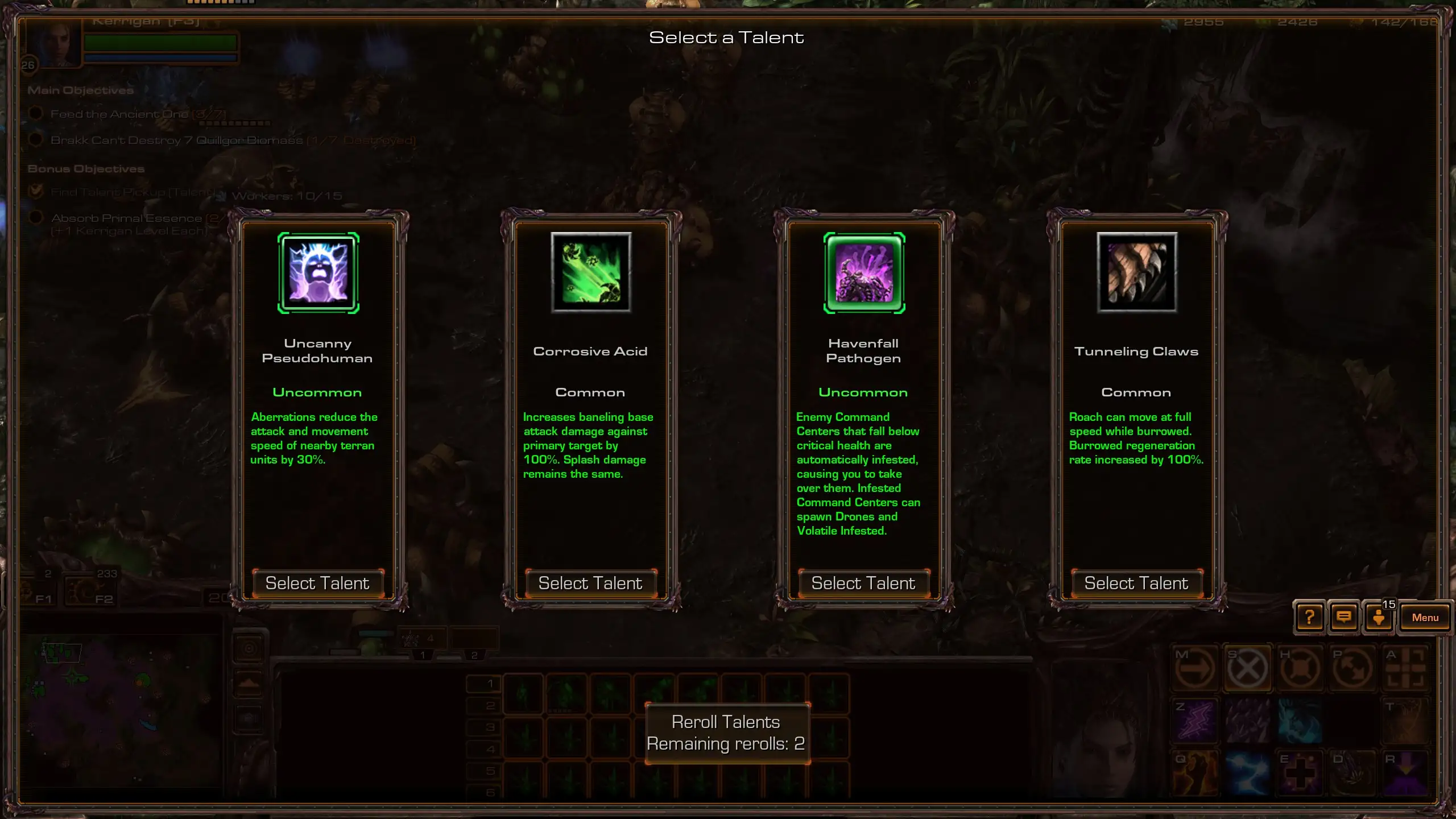Pick the Havenfall Pathogen talent
The image size is (1456, 819).
[x=863, y=584]
